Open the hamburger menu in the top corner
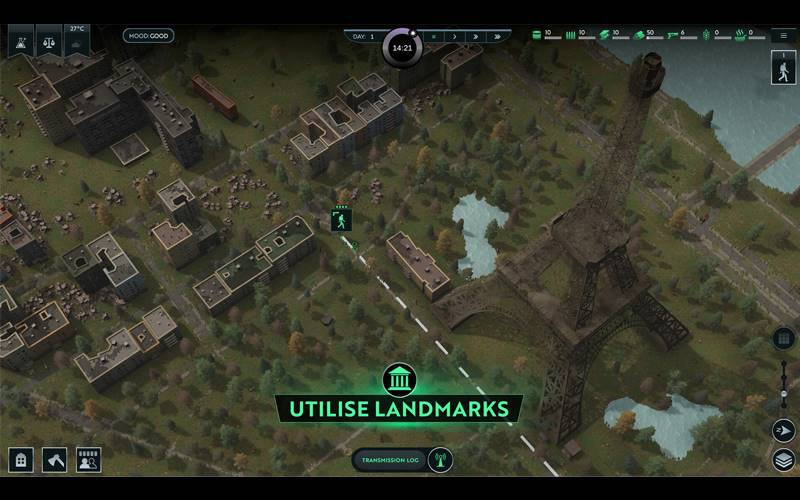800x500 pixels. [x=783, y=35]
